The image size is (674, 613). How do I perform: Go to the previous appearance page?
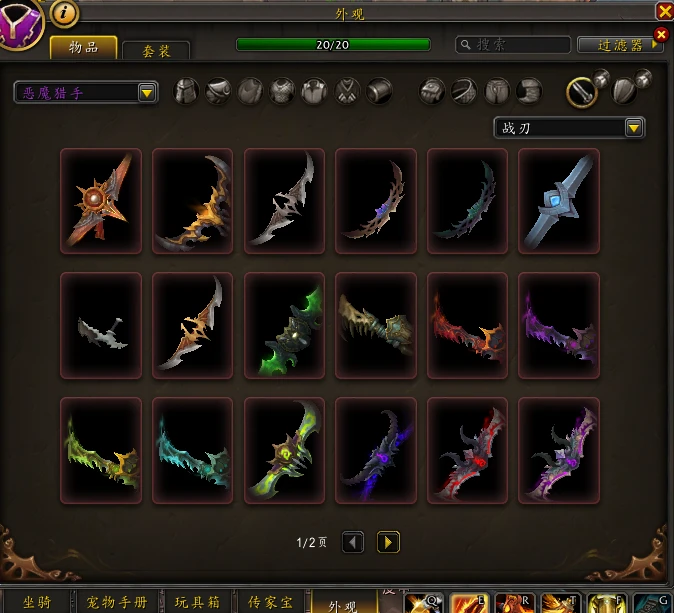(353, 542)
